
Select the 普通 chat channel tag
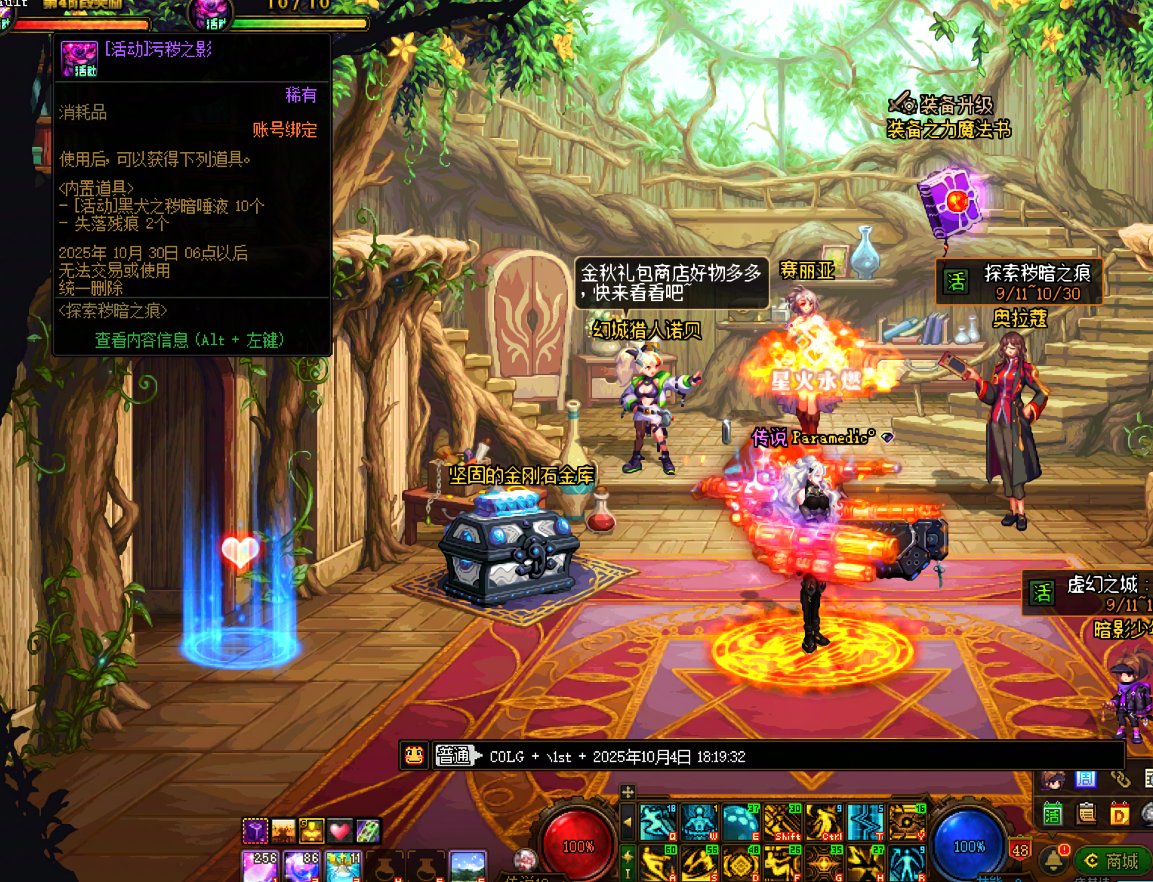453,756
